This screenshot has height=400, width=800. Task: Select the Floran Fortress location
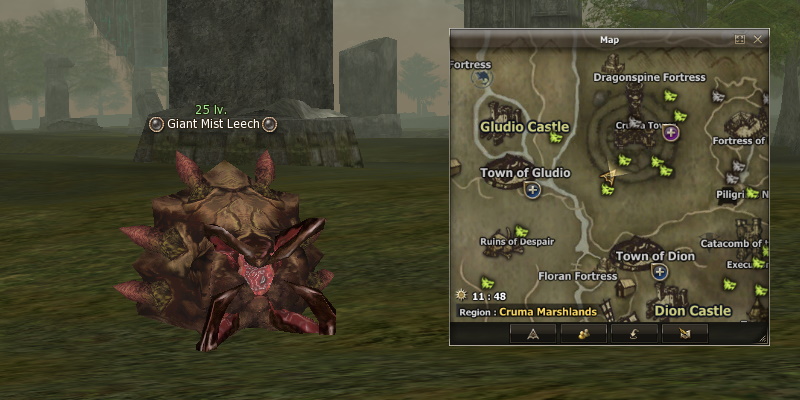click(x=577, y=276)
